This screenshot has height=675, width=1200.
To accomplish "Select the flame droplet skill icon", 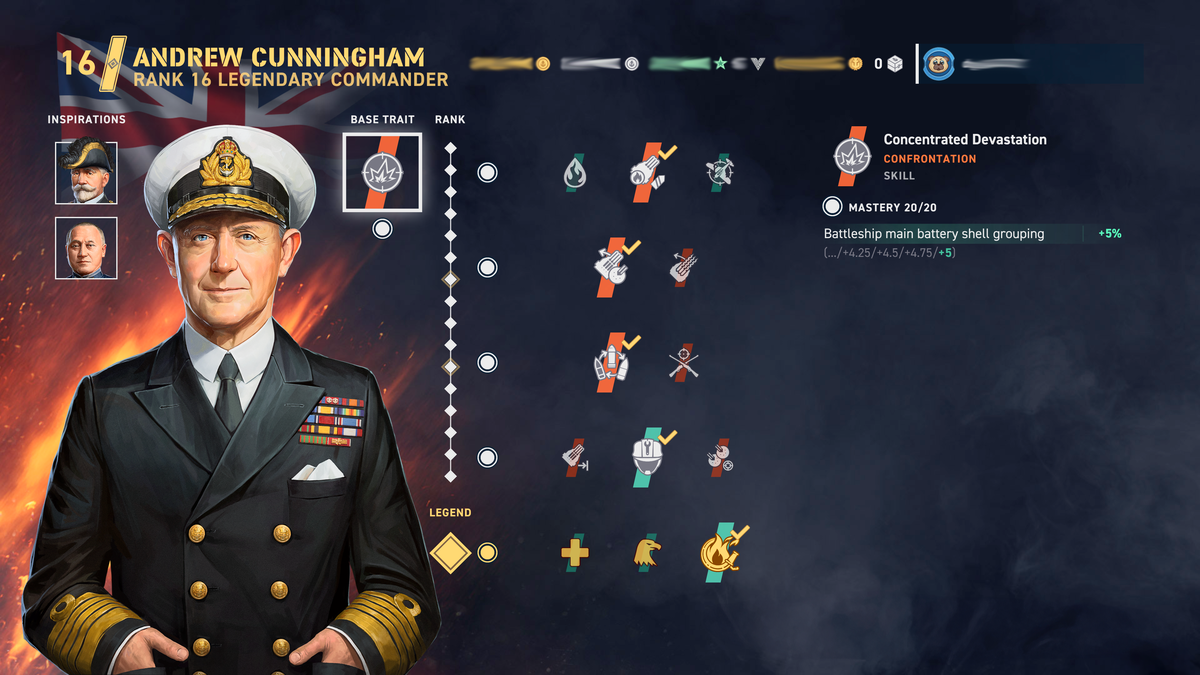I will pos(574,172).
